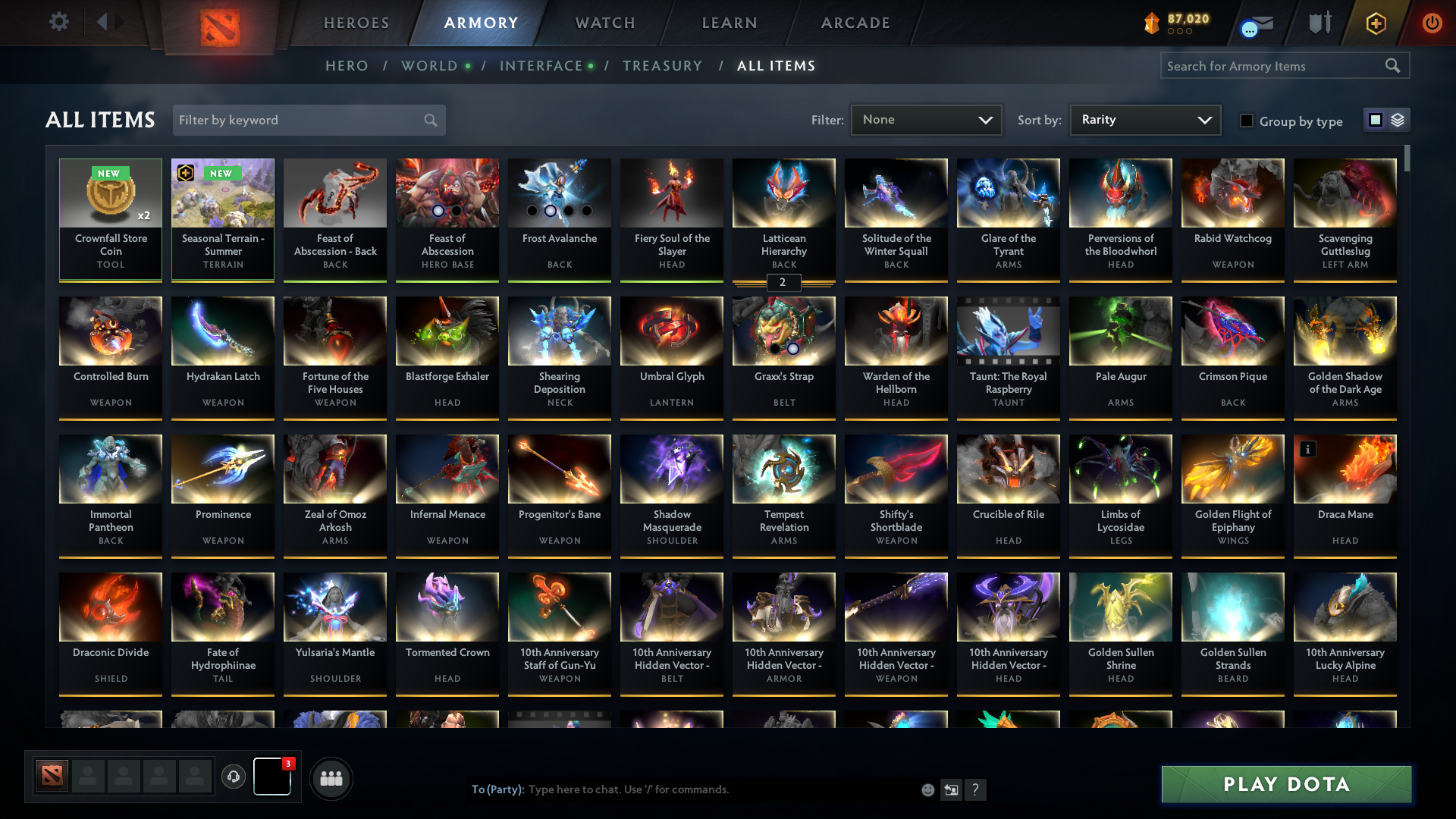The width and height of the screenshot is (1456, 819).
Task: Click the question mark help icon
Action: point(976,789)
